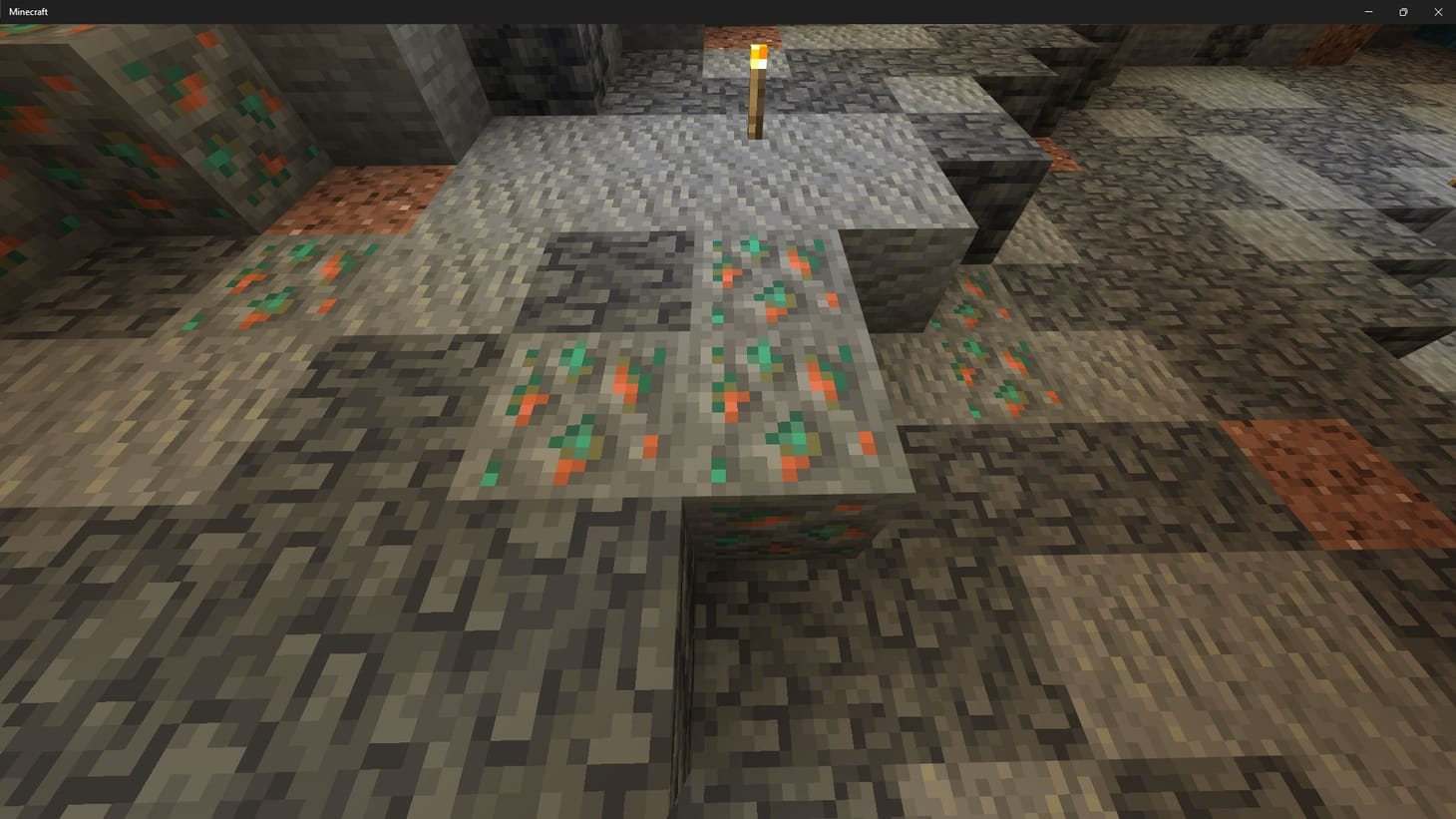The width and height of the screenshot is (1456, 819).
Task: Click the scattered copper specks left of center
Action: 269,289
